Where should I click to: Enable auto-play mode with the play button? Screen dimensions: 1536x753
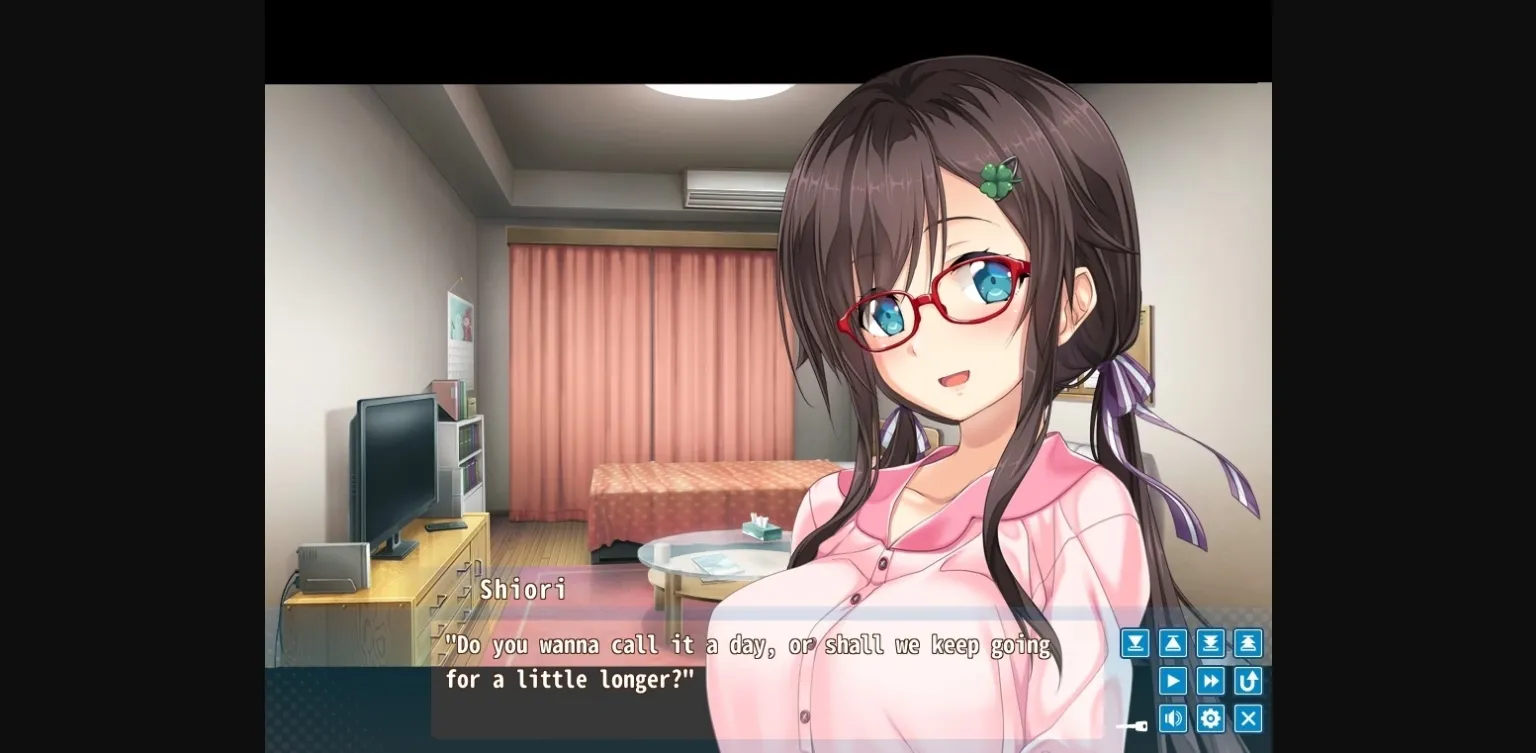pos(1172,681)
